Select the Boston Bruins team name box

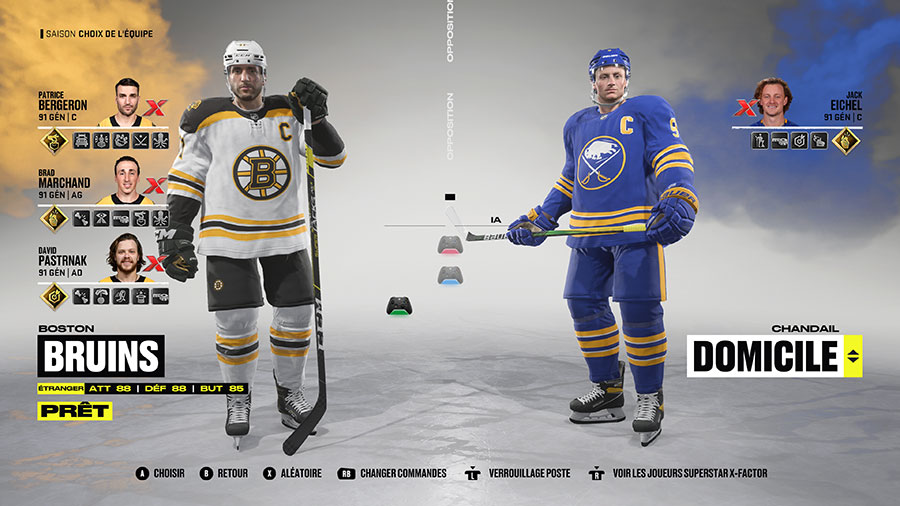[x=100, y=356]
